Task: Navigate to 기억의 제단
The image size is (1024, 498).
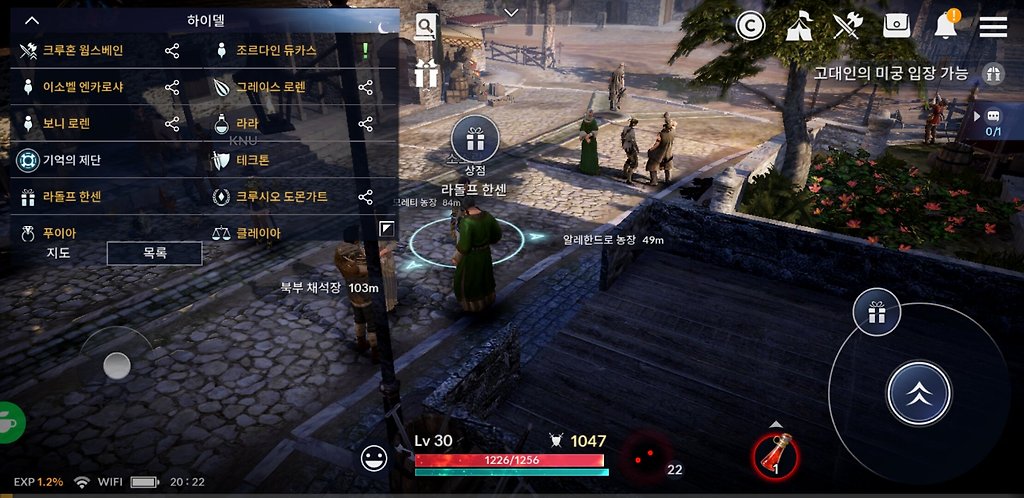Action: click(x=71, y=160)
